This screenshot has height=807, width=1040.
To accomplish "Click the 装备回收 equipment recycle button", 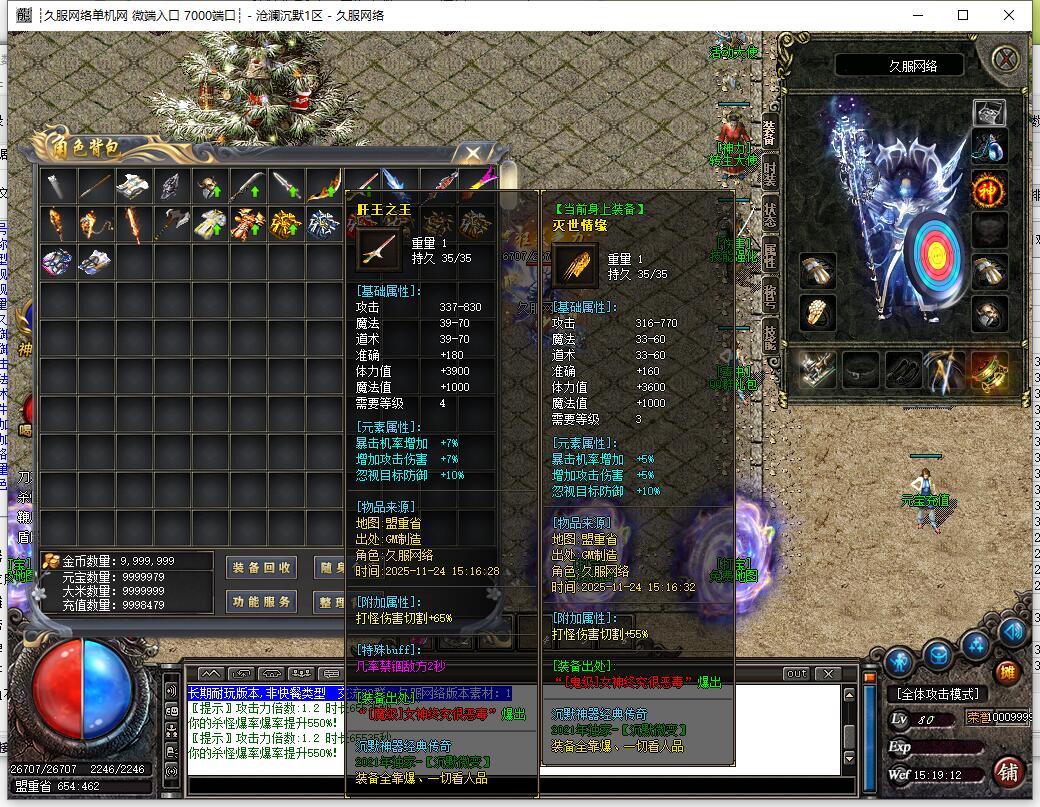I will (x=262, y=567).
